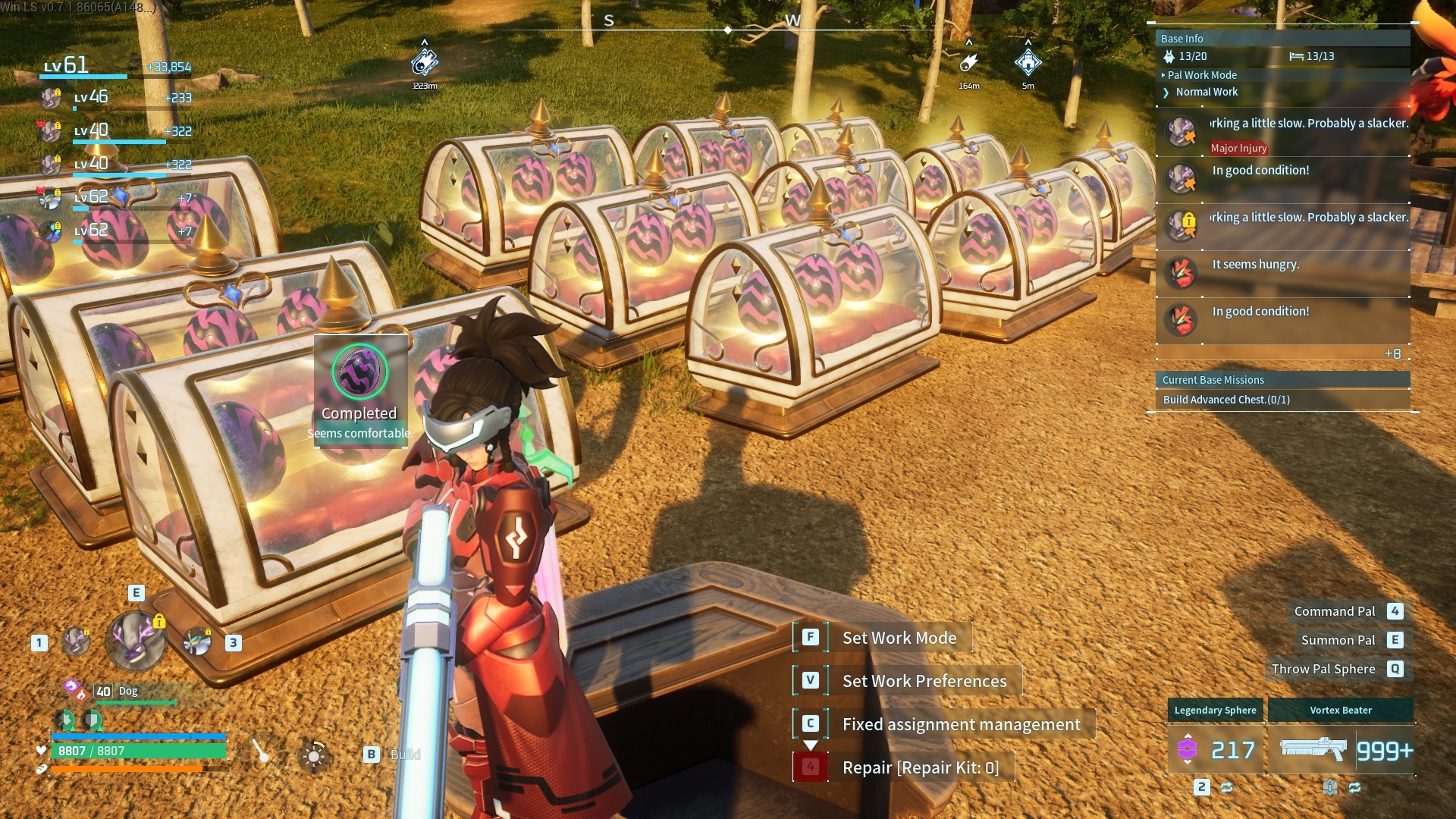Click the compass marker at 5m

point(1028,63)
